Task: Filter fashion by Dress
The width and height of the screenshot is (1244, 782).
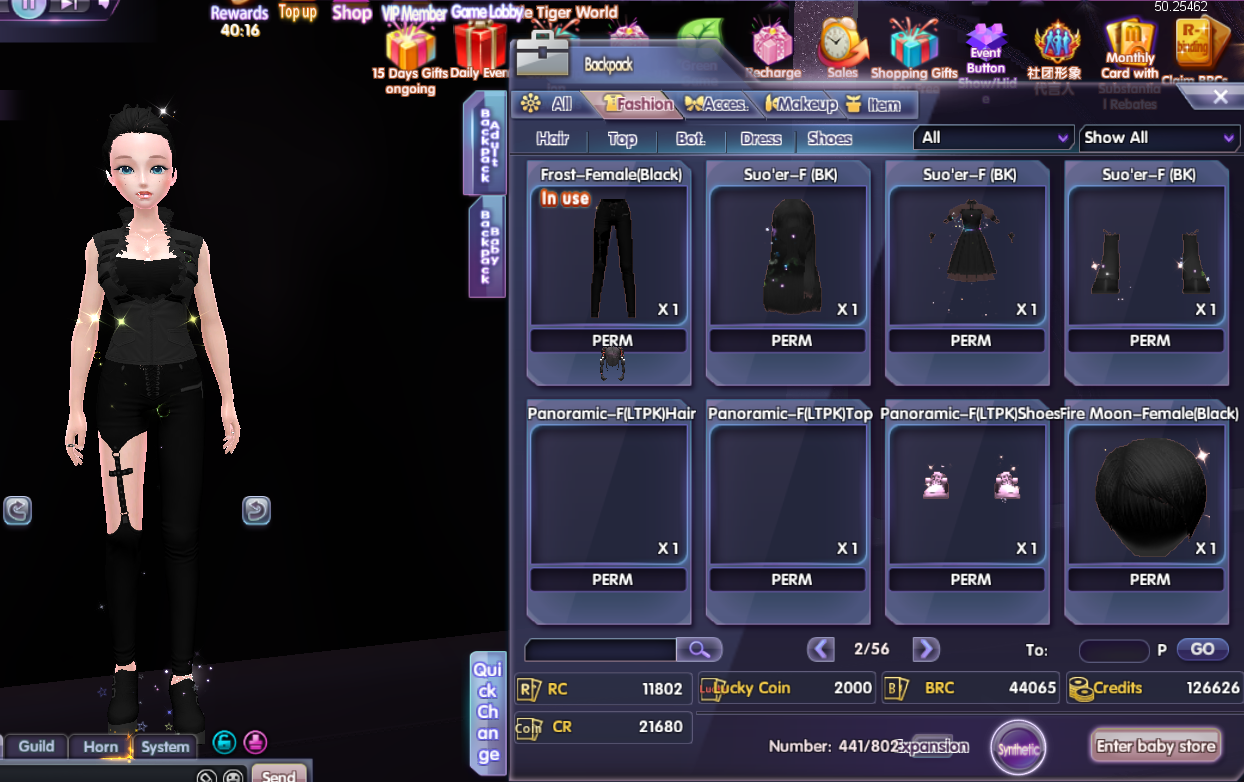Action: pyautogui.click(x=761, y=139)
